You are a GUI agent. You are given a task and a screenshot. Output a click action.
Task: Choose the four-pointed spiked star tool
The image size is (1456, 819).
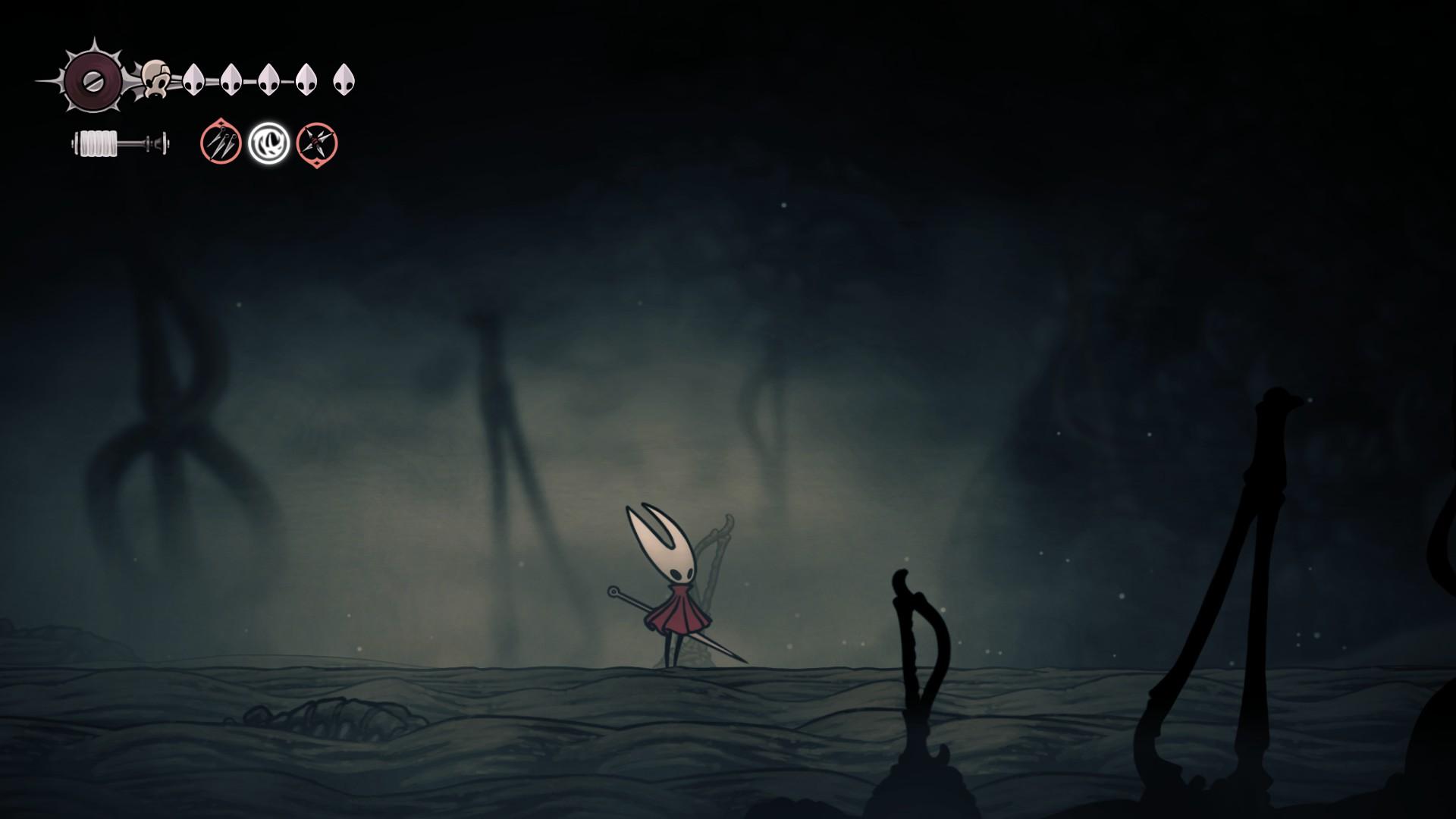pyautogui.click(x=316, y=143)
